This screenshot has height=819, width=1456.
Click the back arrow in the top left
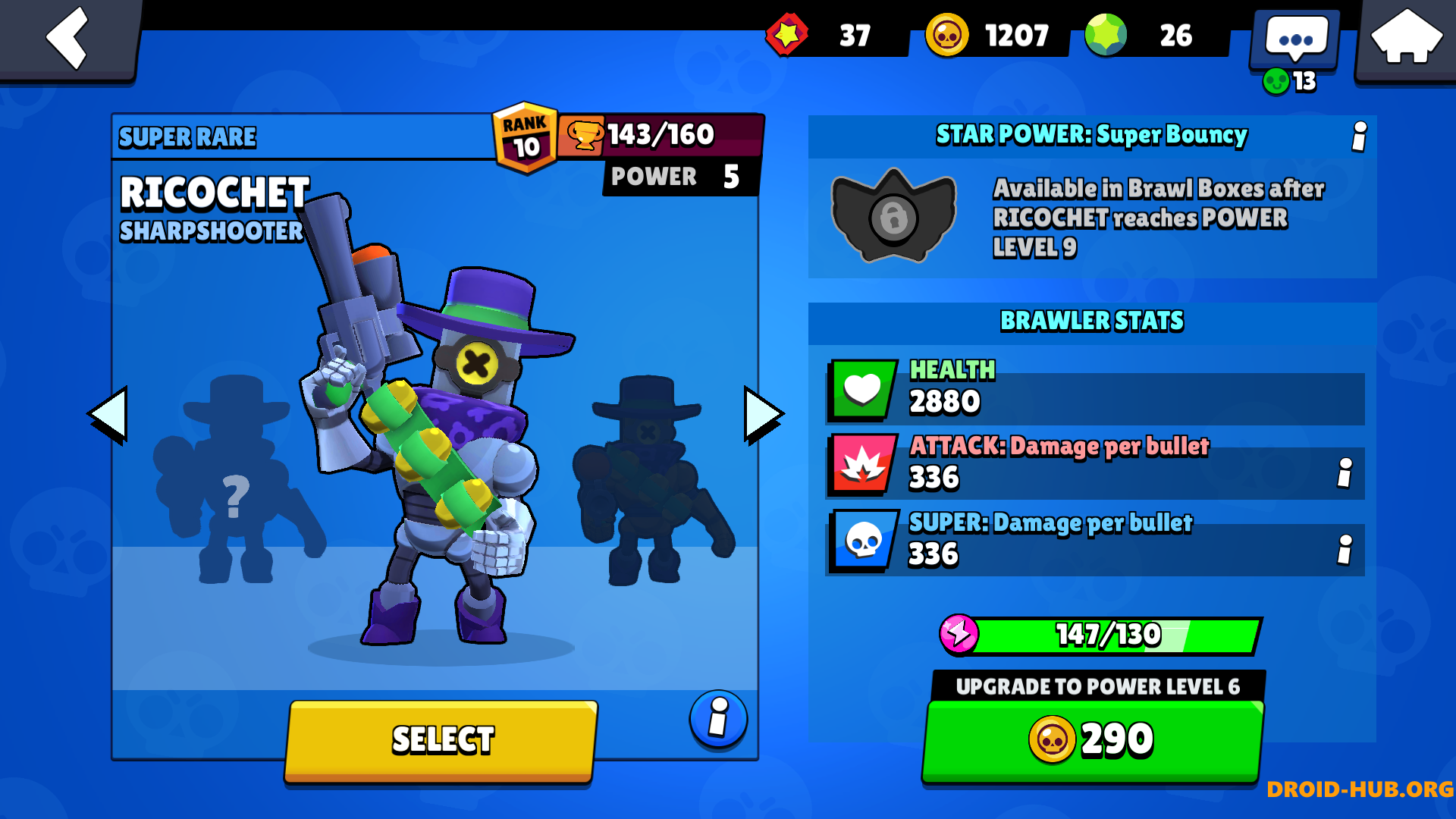coord(67,39)
